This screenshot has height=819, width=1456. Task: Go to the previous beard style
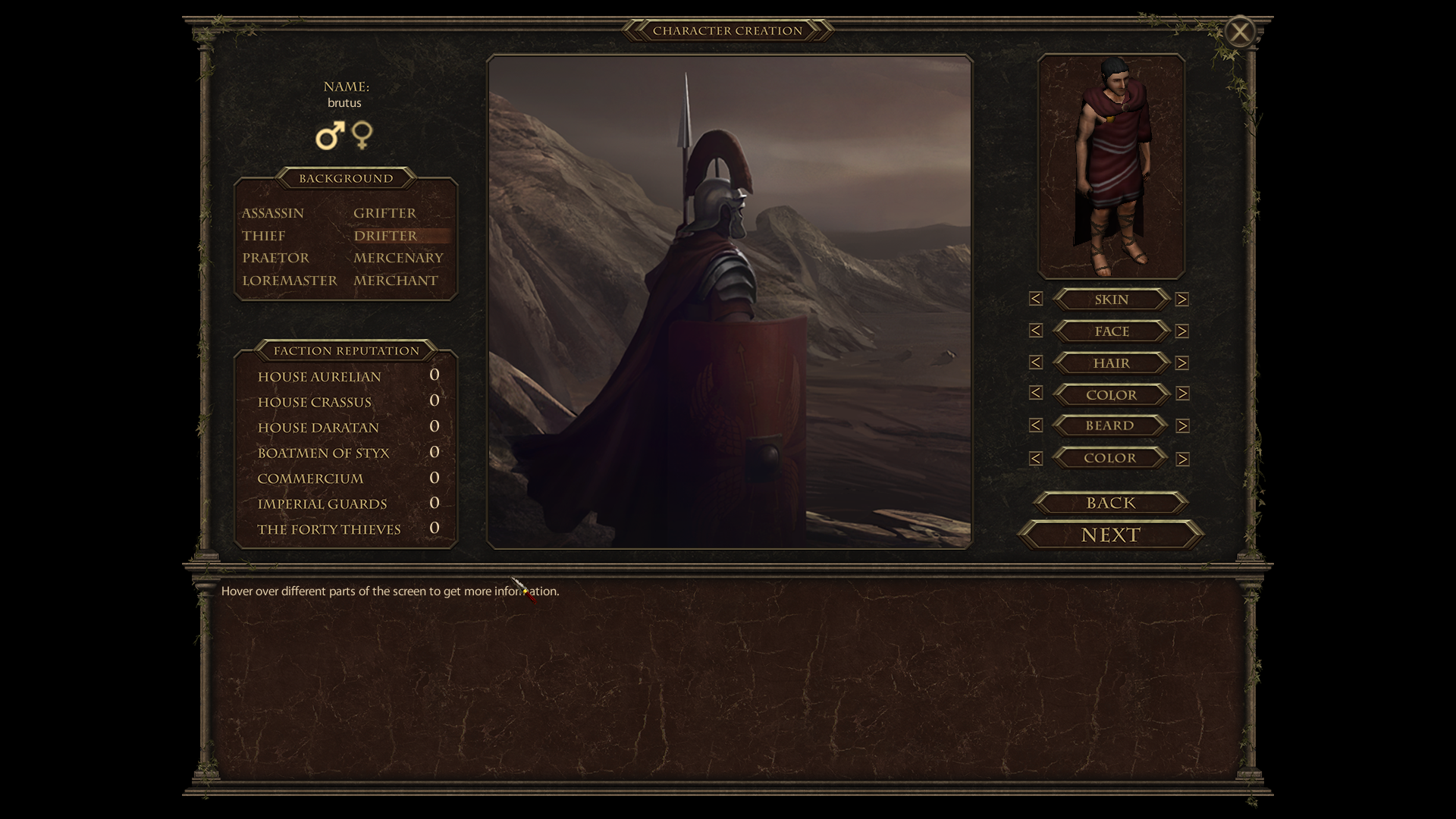click(x=1036, y=425)
